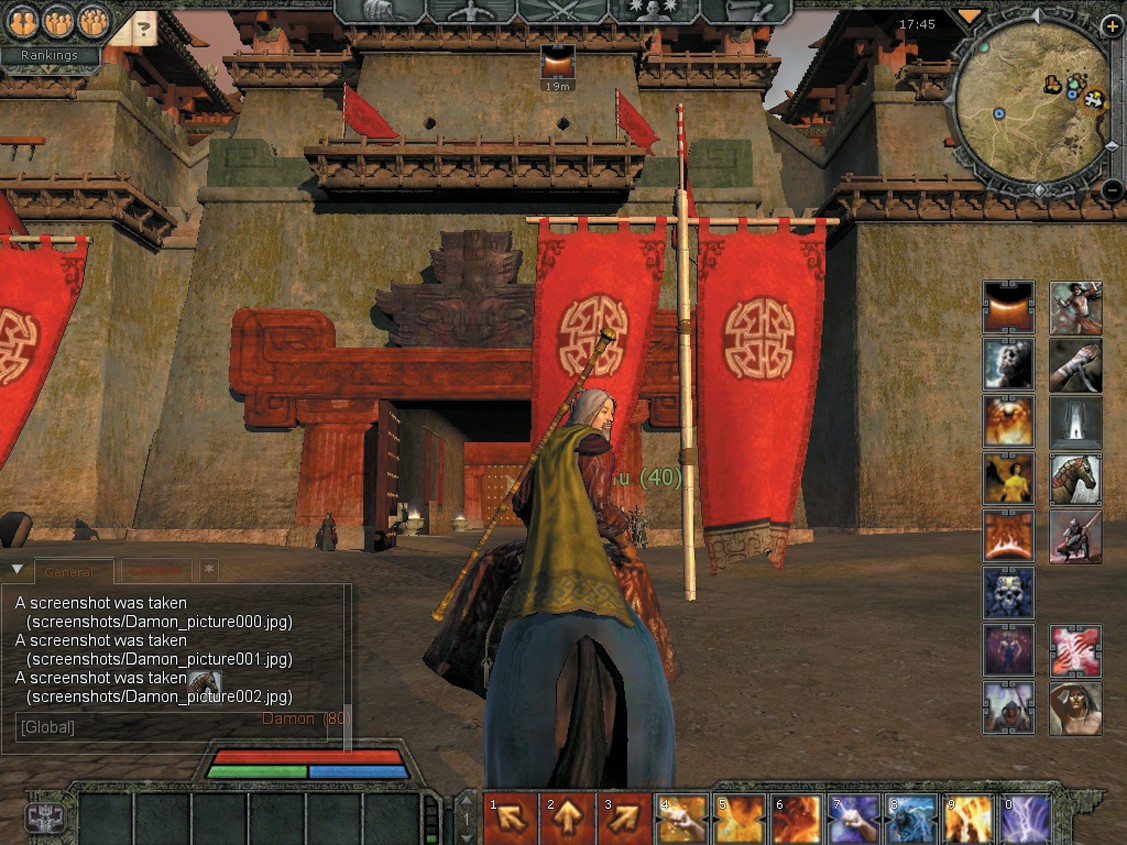1127x845 pixels.
Task: Select the horse mount skill icon
Action: (1075, 478)
